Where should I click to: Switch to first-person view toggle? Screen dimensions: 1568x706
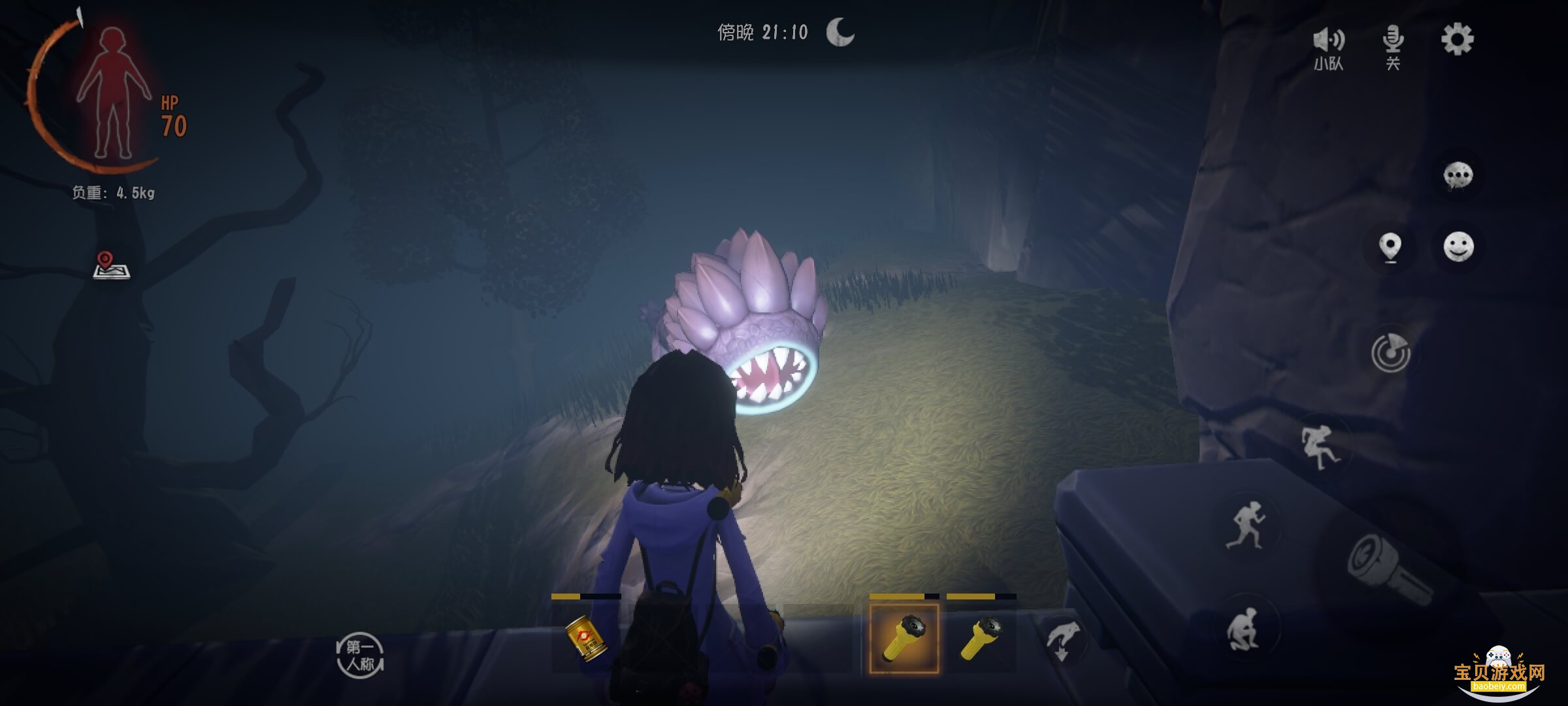360,656
